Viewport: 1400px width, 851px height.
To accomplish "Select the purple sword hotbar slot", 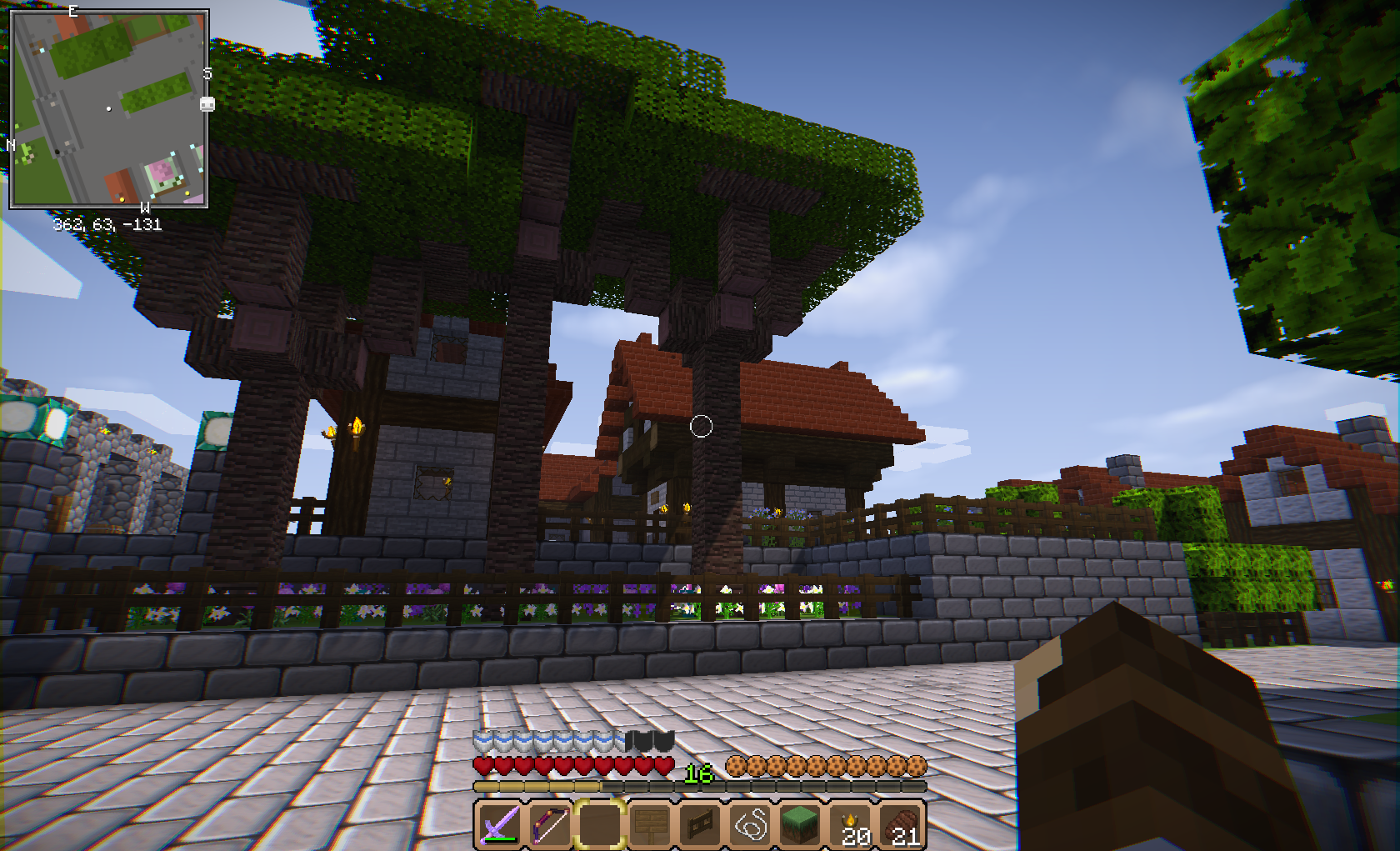I will pyautogui.click(x=499, y=824).
